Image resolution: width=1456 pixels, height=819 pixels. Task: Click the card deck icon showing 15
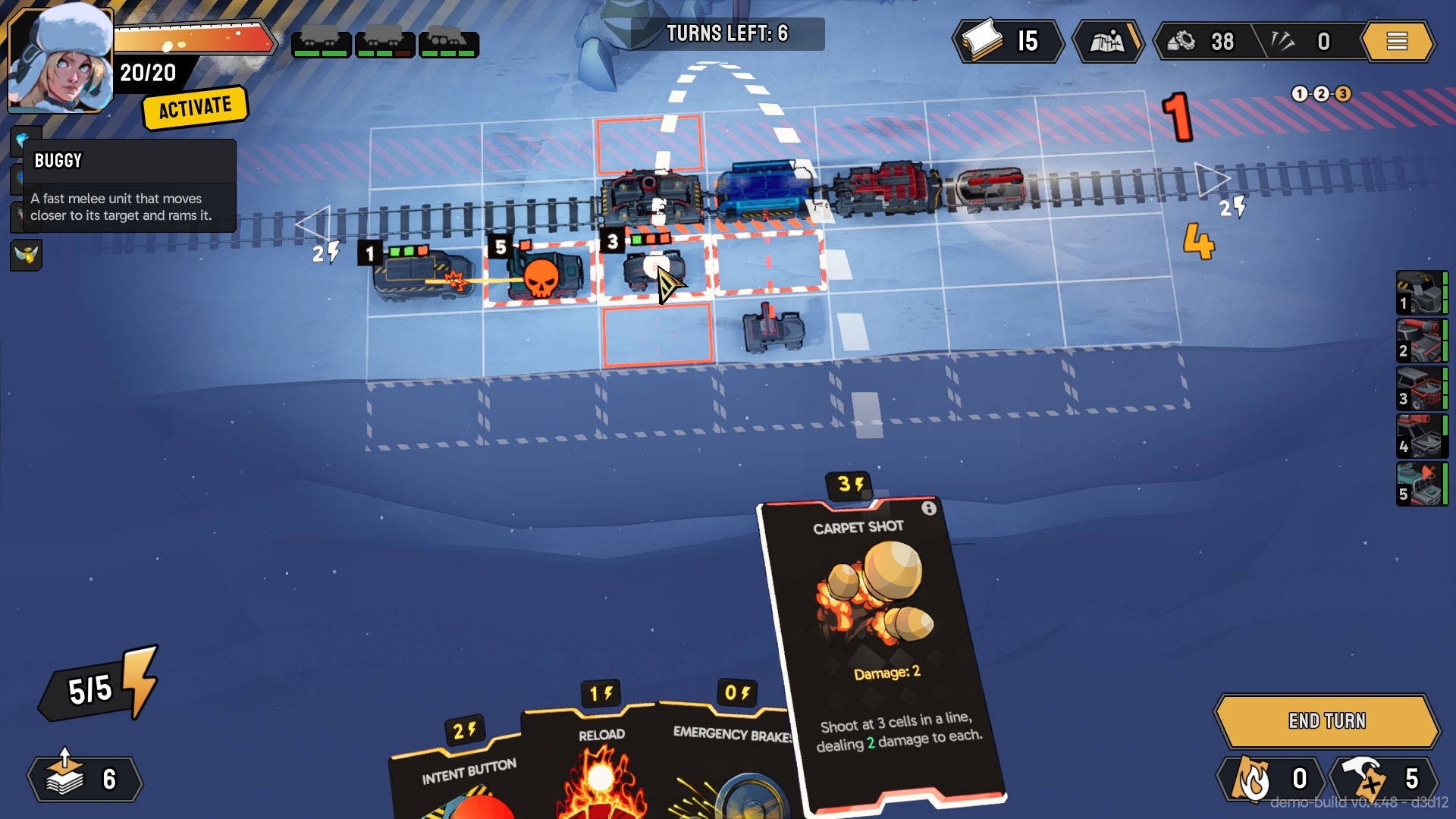(x=1007, y=41)
